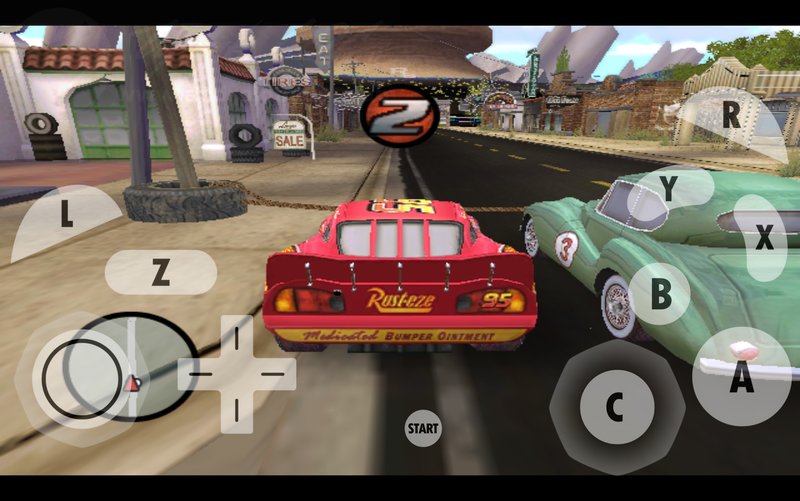800x501 pixels.
Task: Tap the large A button
Action: click(x=741, y=378)
